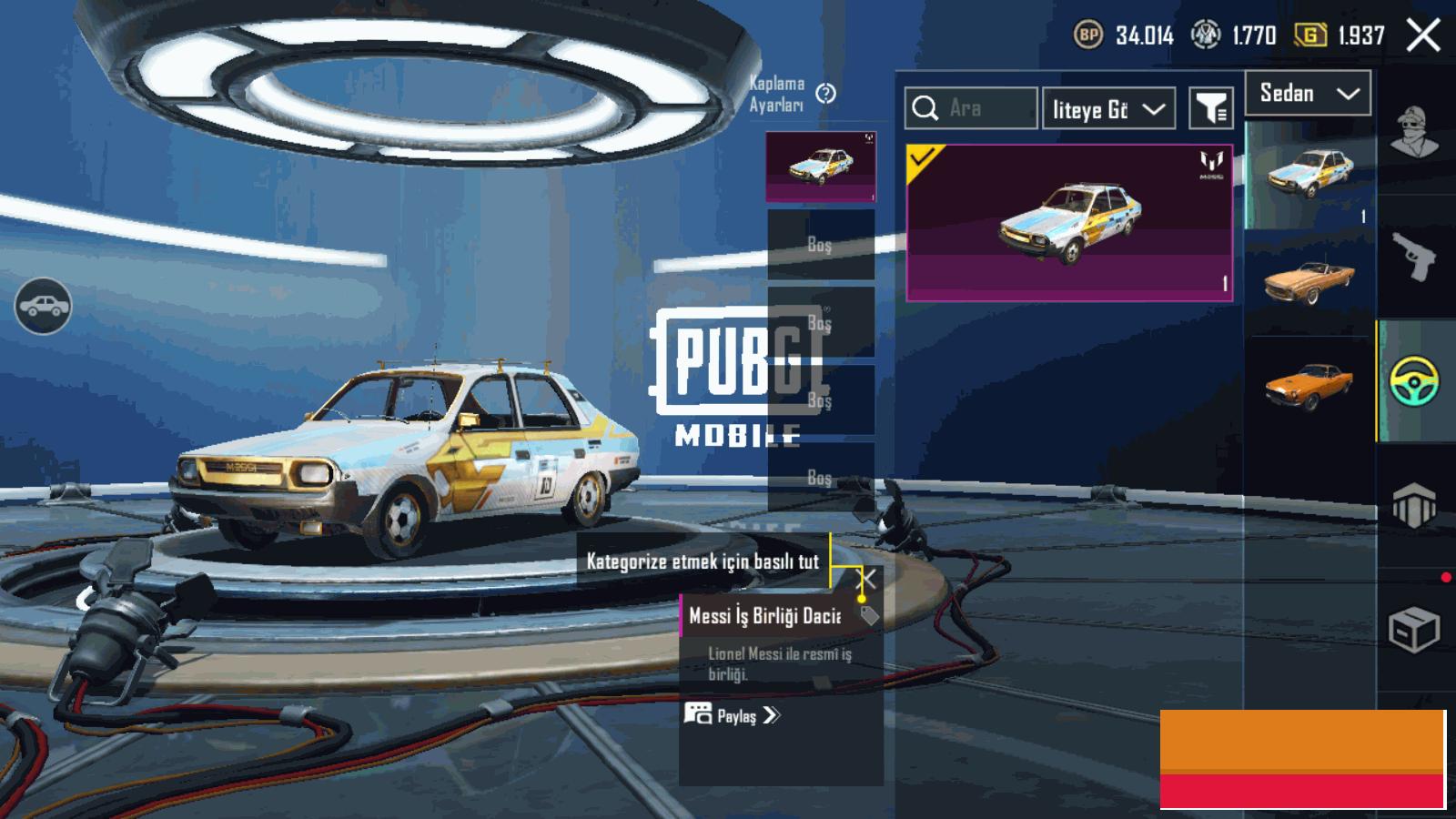Select the large Messi Dacia skin card

pyautogui.click(x=1069, y=223)
